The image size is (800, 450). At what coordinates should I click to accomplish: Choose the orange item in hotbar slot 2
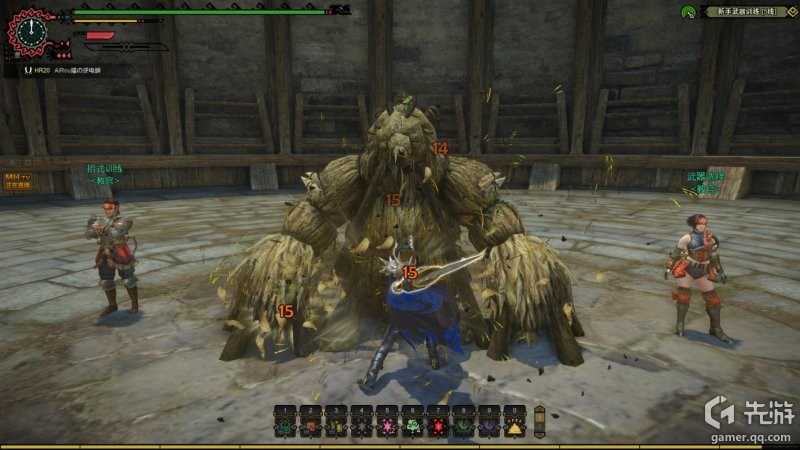click(x=309, y=424)
